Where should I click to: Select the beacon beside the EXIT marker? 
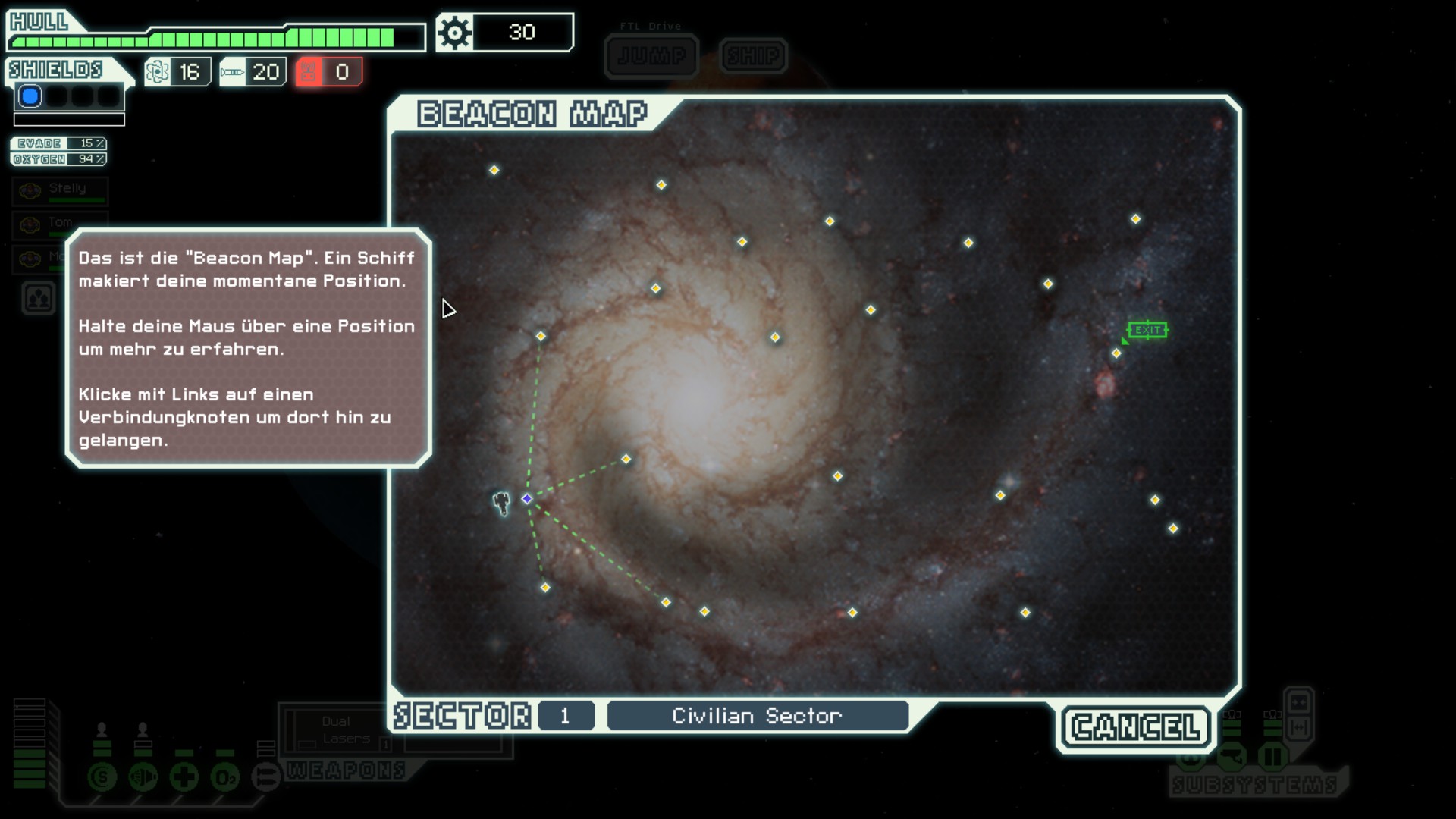coord(1116,353)
